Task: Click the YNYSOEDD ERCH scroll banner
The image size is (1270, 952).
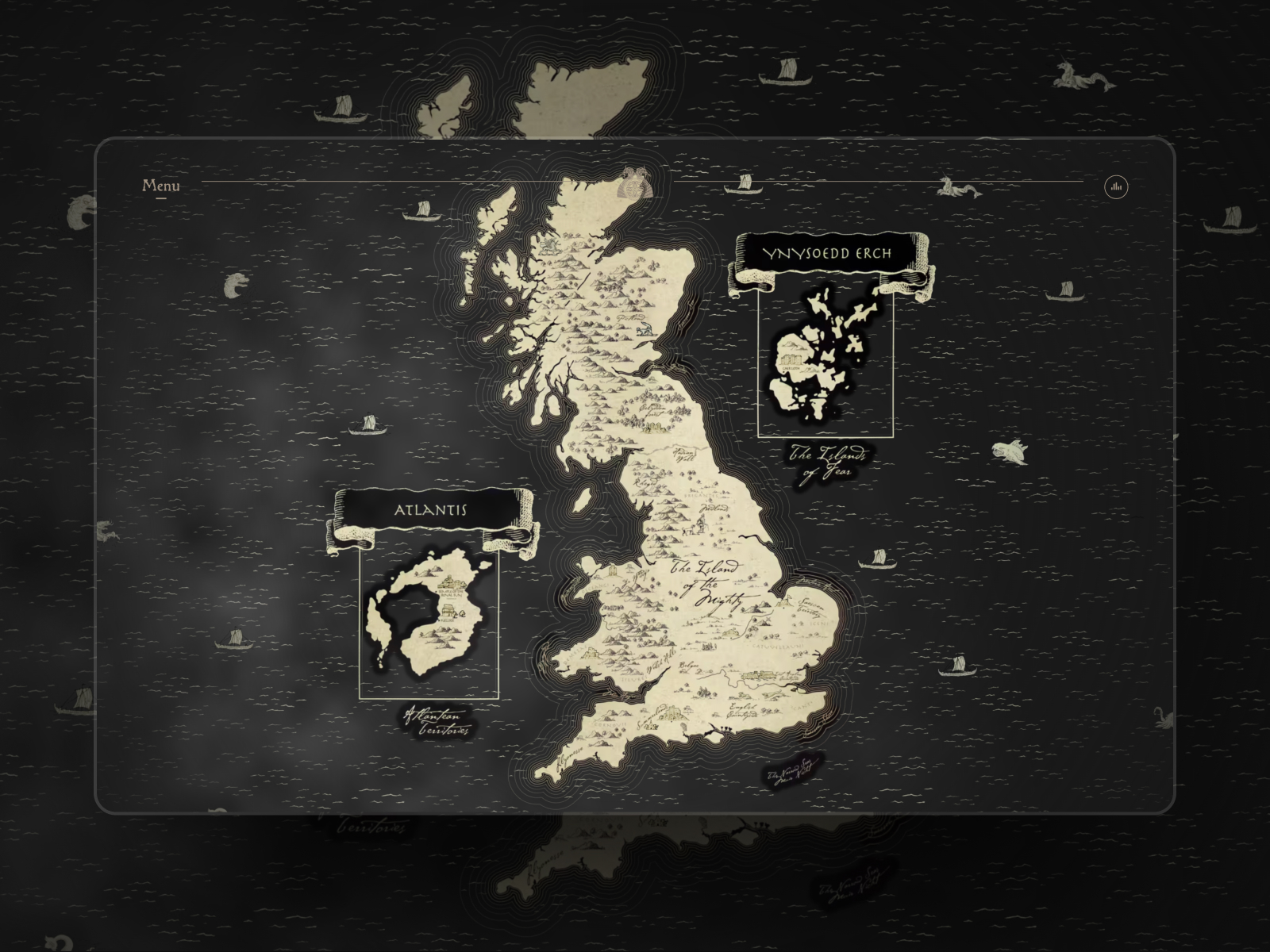Action: (x=827, y=254)
